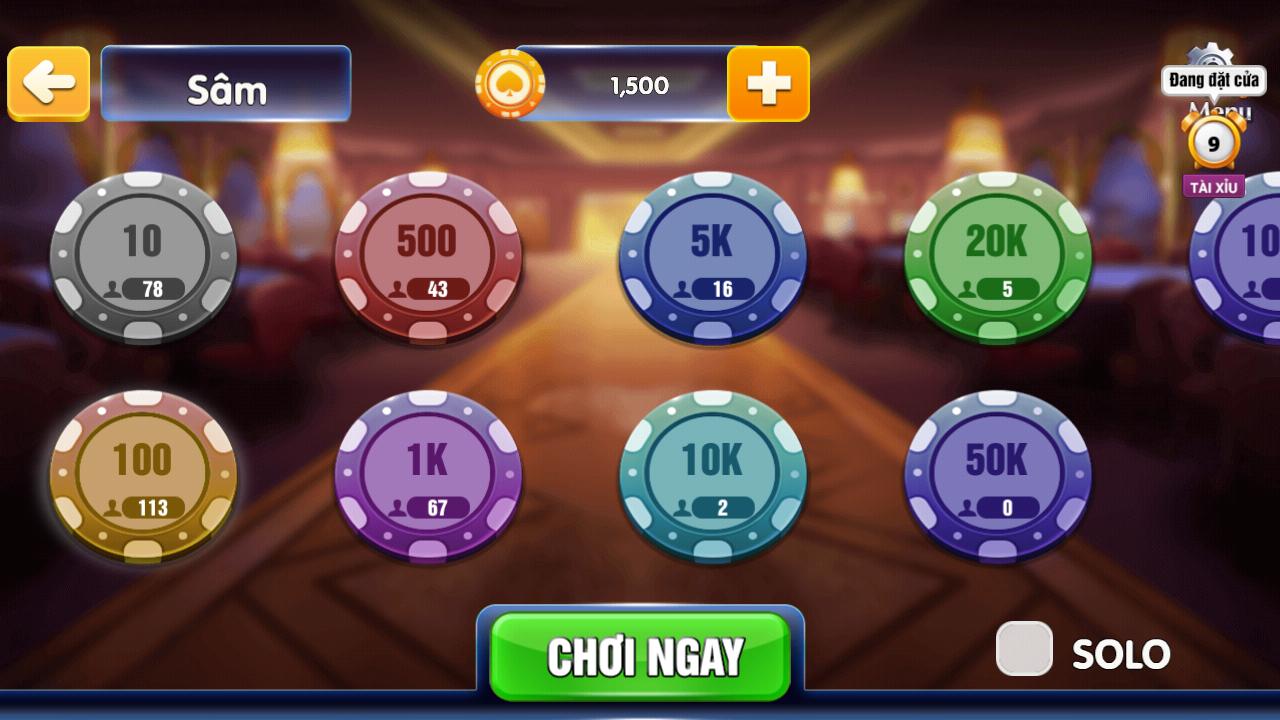This screenshot has height=720, width=1280.
Task: Click the alarm clock showing 9
Action: (x=1213, y=145)
